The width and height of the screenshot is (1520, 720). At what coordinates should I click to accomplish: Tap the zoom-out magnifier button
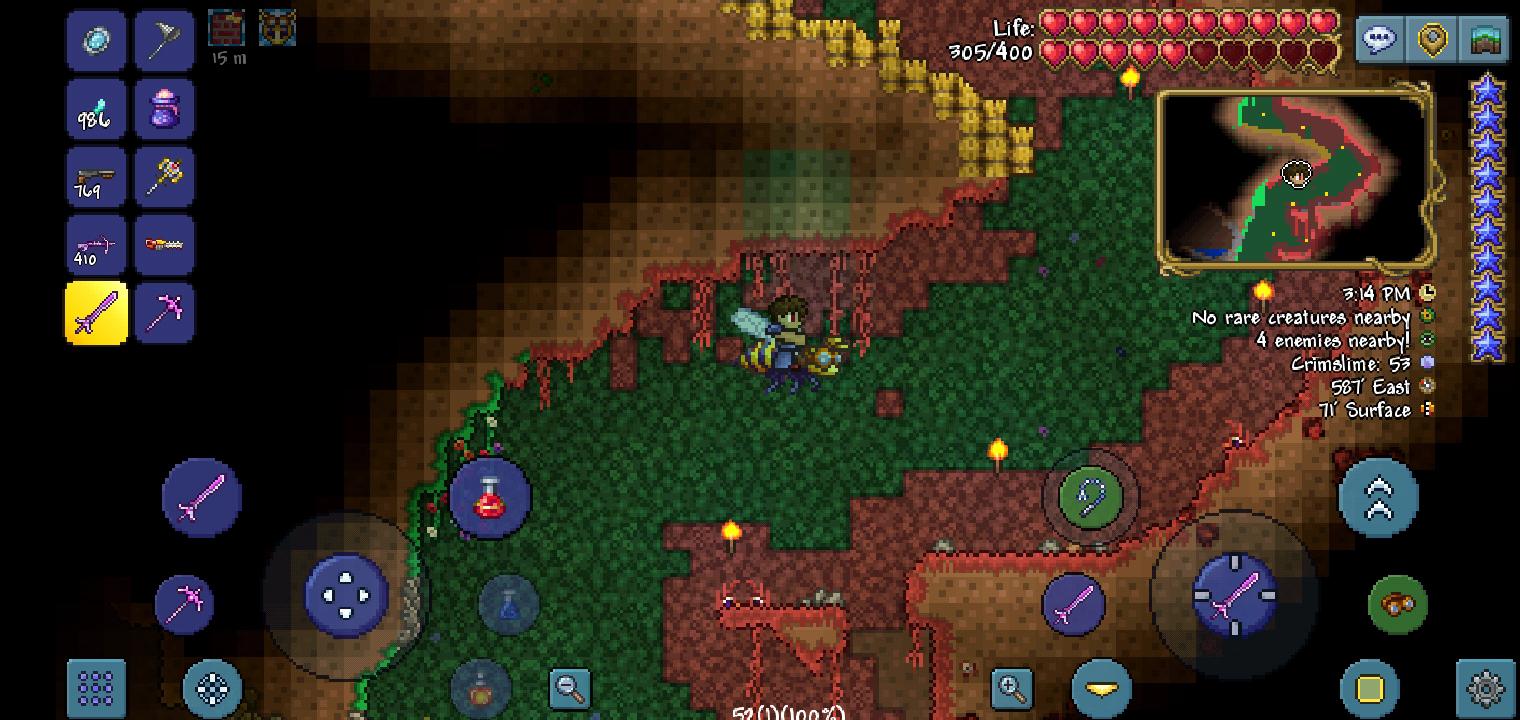pyautogui.click(x=569, y=689)
